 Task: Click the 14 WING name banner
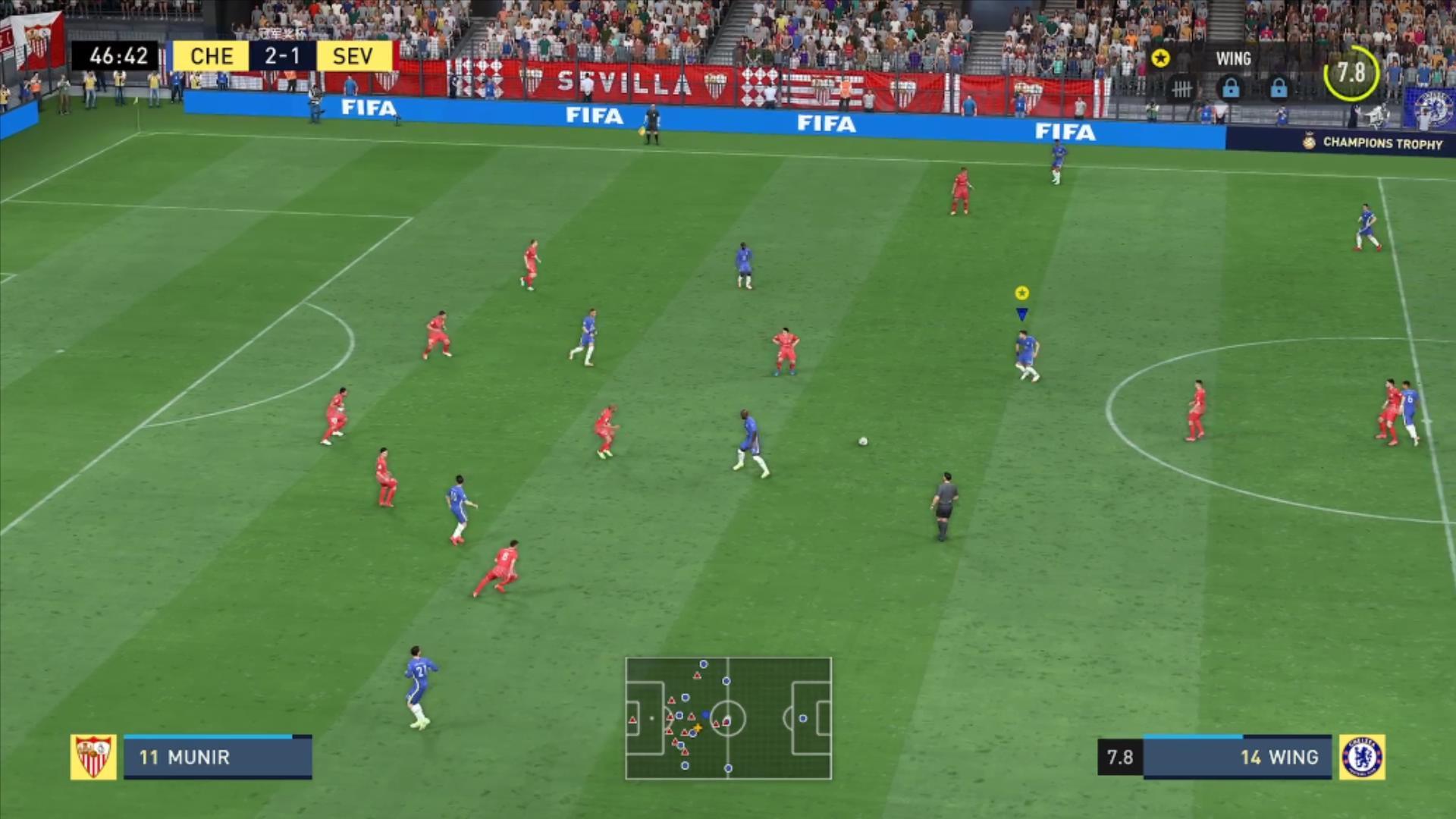tap(1278, 758)
